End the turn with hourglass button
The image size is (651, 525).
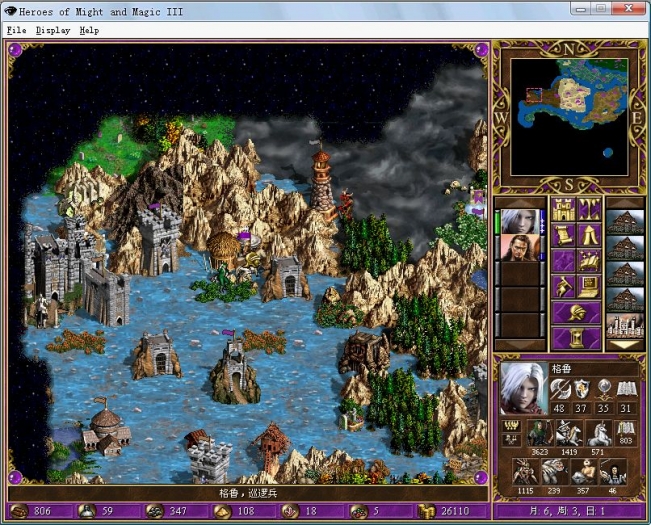point(575,338)
